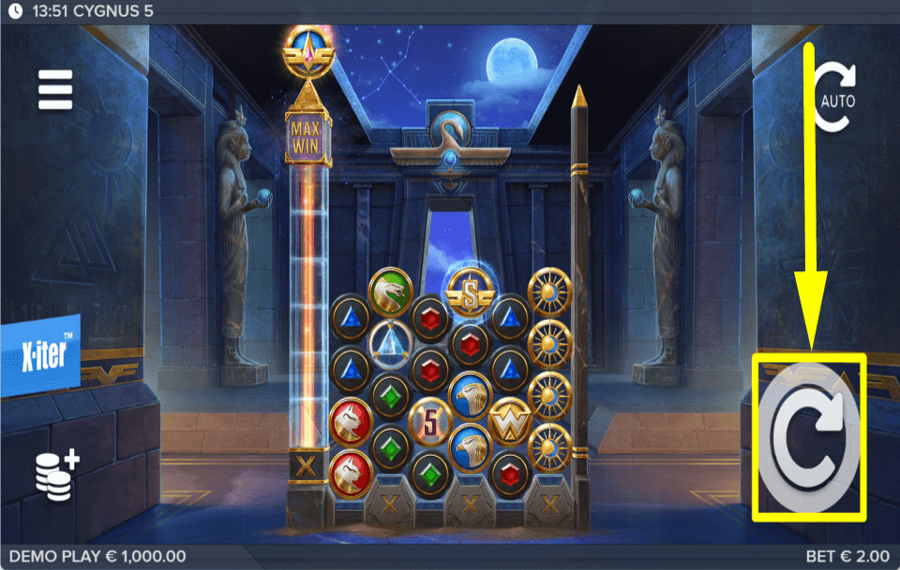The image size is (900, 570).
Task: Open bet settings via coin stack icon
Action: (x=56, y=473)
